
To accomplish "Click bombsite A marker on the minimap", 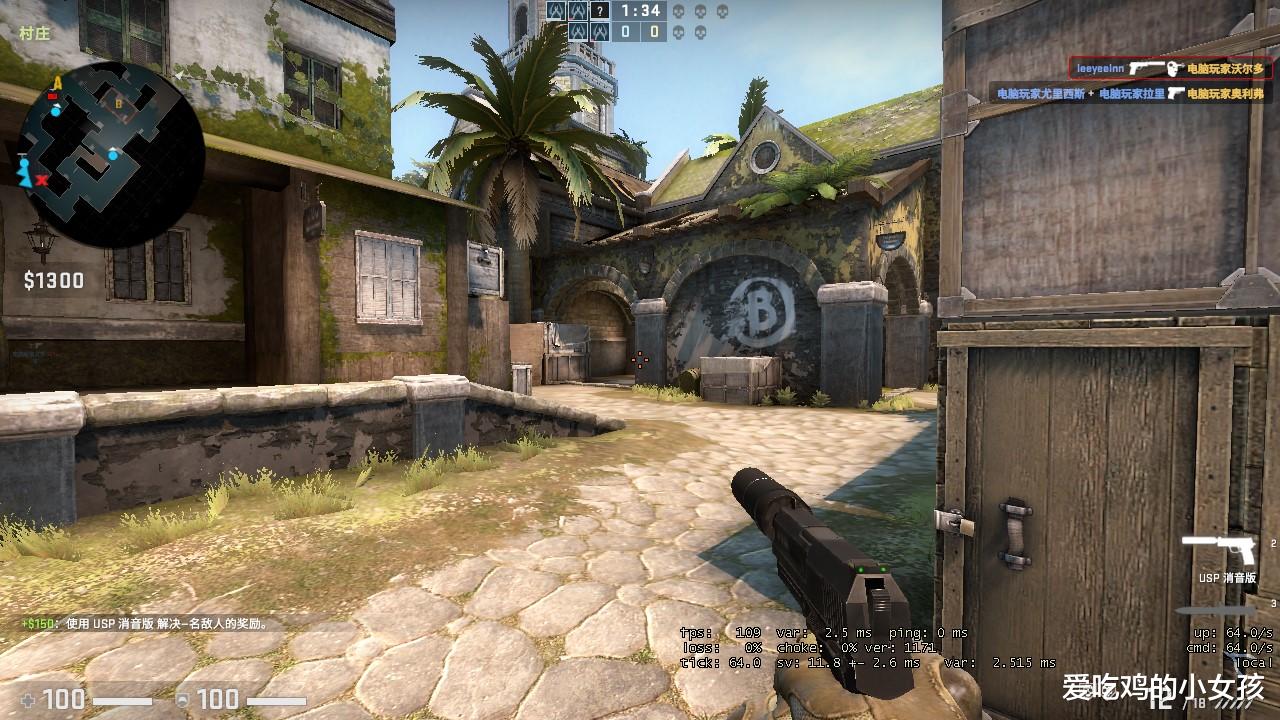I will (x=57, y=82).
